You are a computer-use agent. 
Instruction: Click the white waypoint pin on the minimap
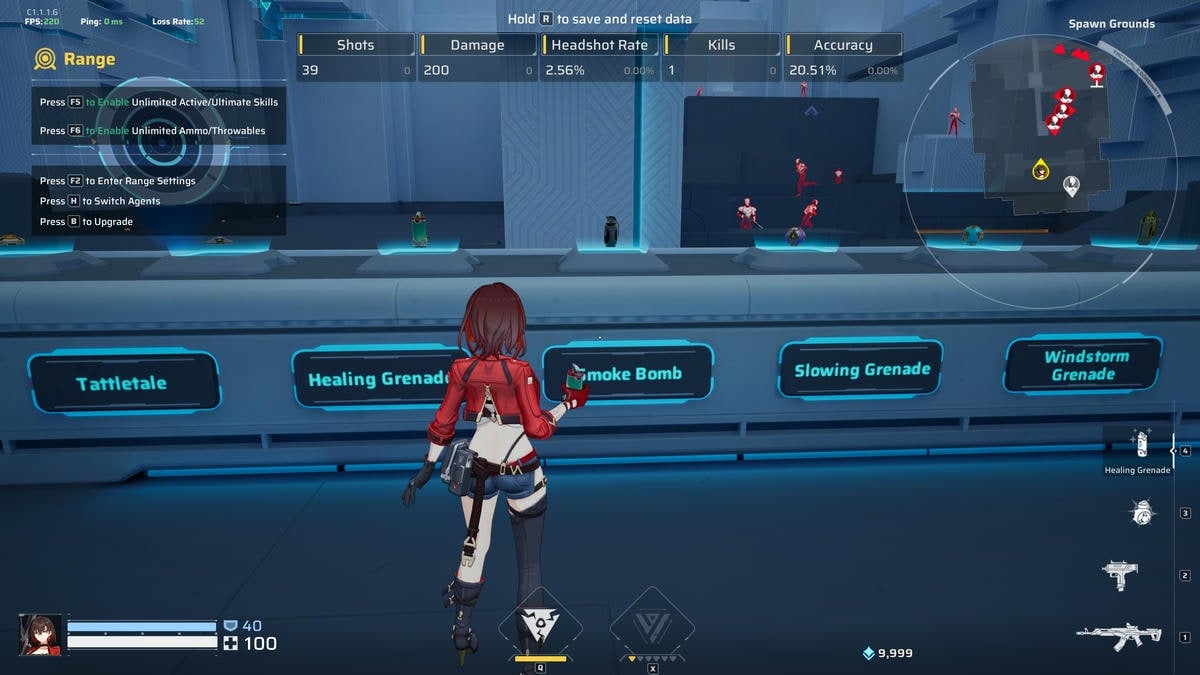(x=1071, y=185)
